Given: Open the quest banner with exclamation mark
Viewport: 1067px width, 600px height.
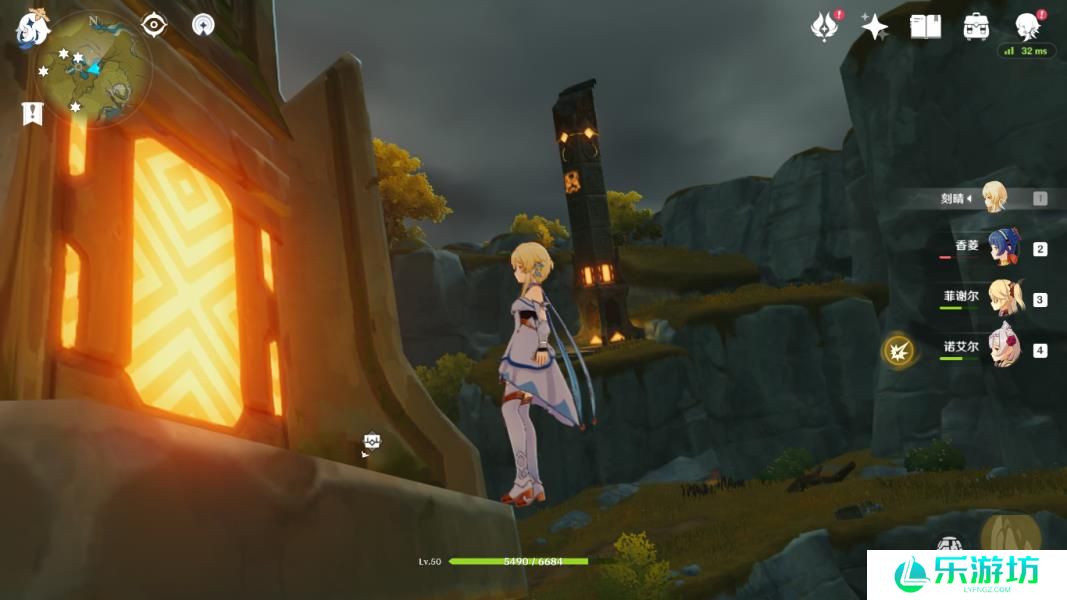Looking at the screenshot, I should tap(32, 113).
